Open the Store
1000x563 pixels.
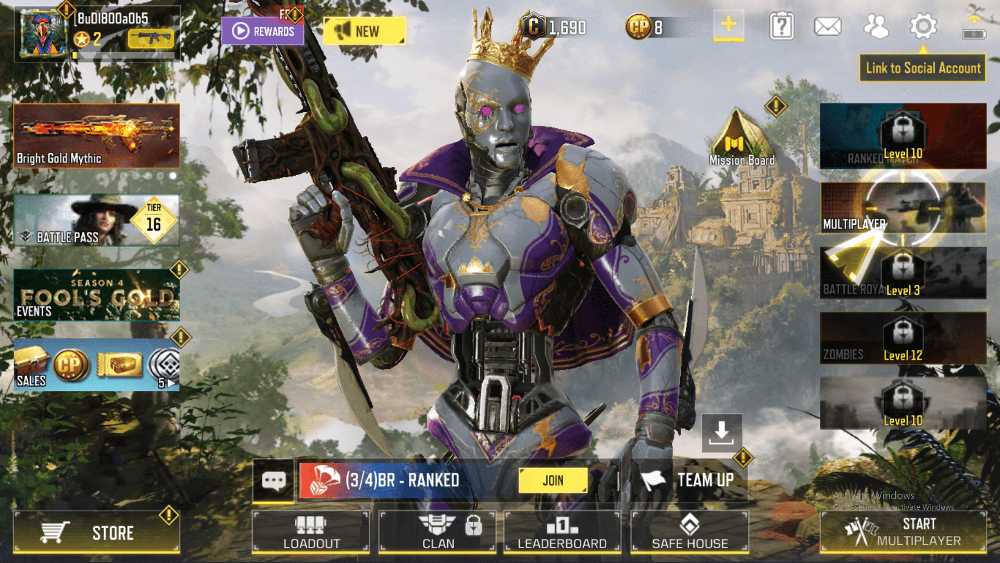(x=97, y=533)
